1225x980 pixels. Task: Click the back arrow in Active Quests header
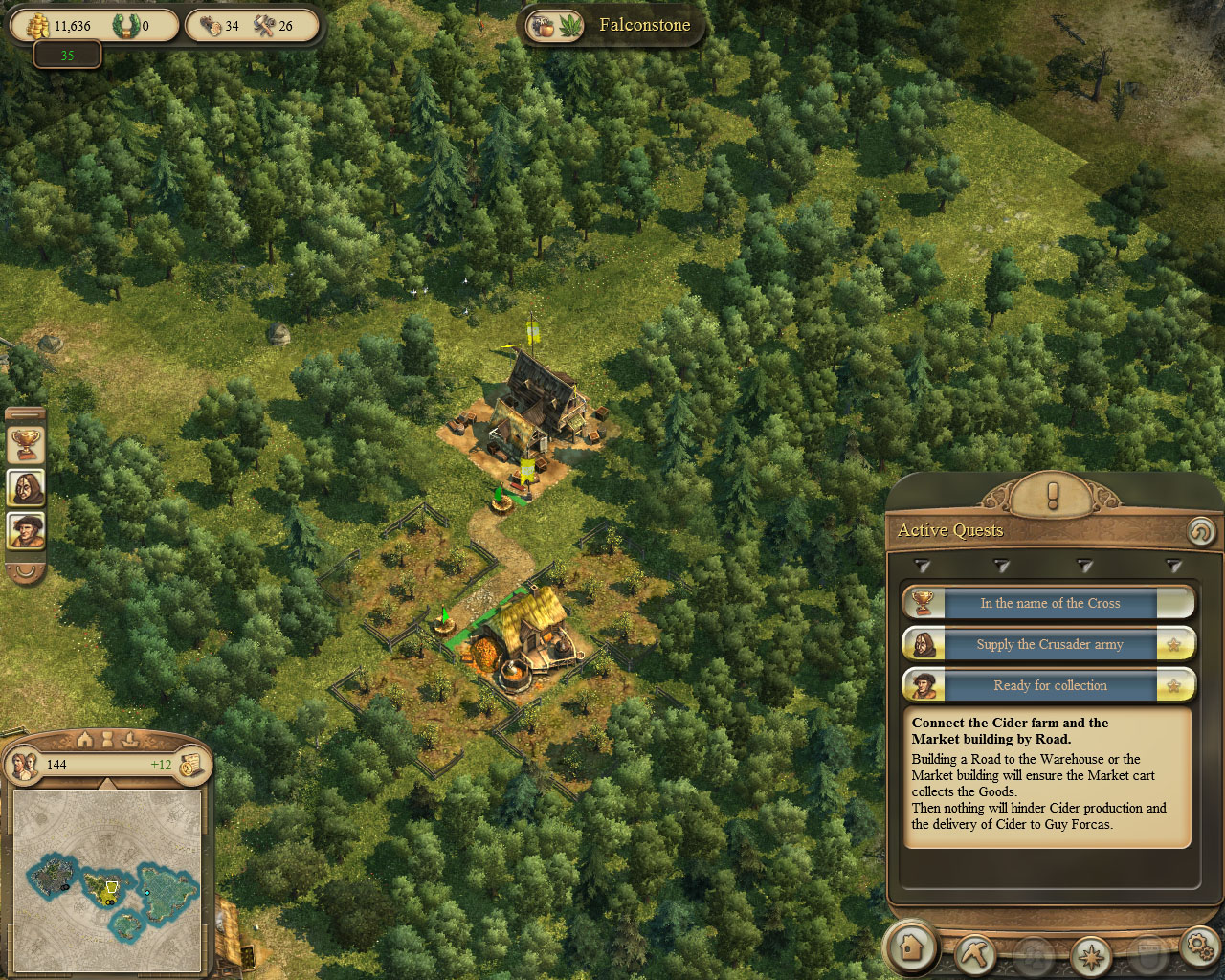point(1200,531)
